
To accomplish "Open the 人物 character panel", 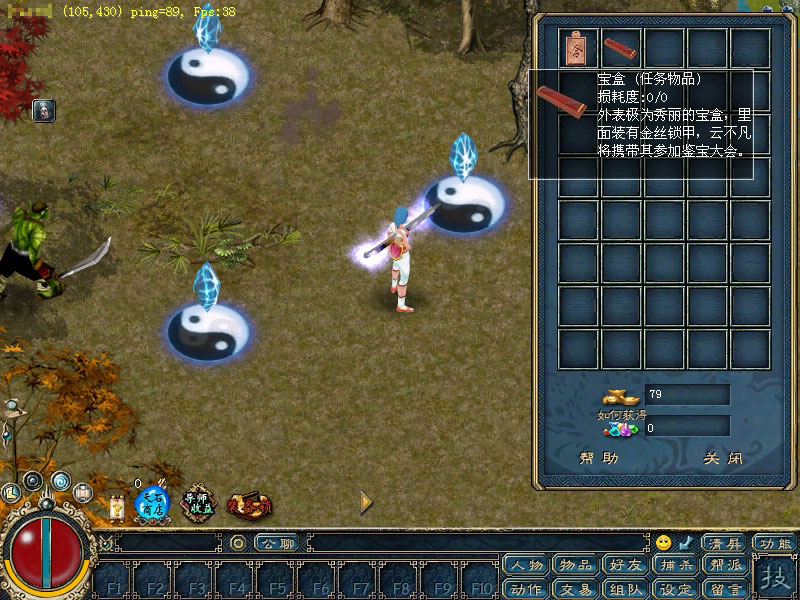I will pos(527,566).
